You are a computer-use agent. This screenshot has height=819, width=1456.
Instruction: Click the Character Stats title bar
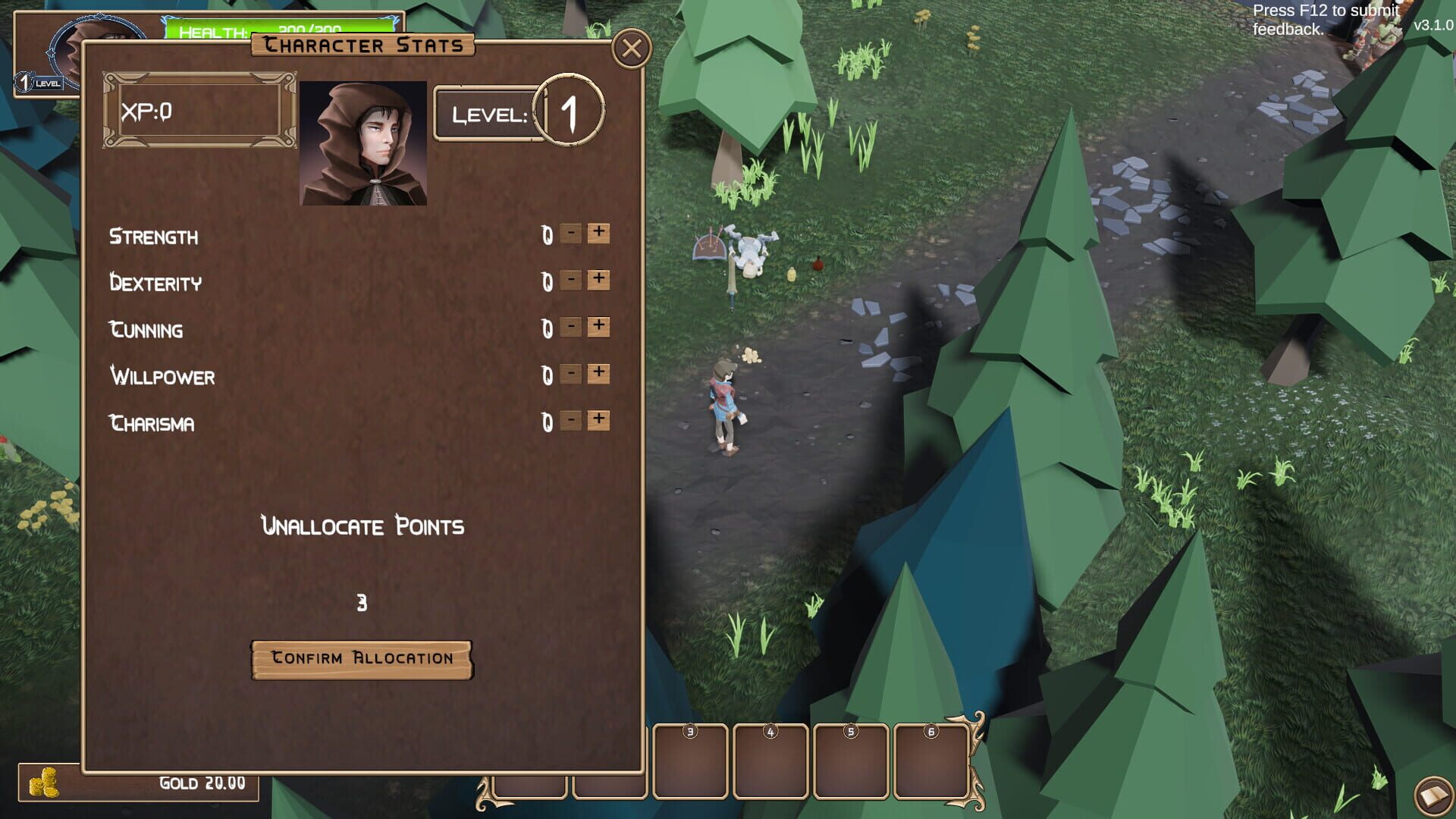point(362,45)
